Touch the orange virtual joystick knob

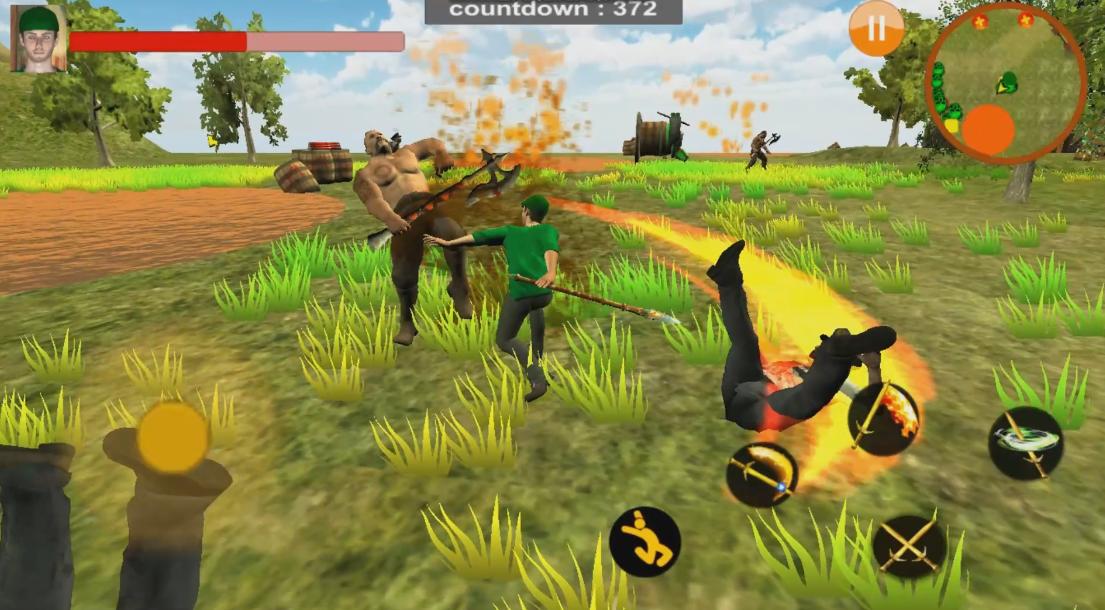(172, 438)
